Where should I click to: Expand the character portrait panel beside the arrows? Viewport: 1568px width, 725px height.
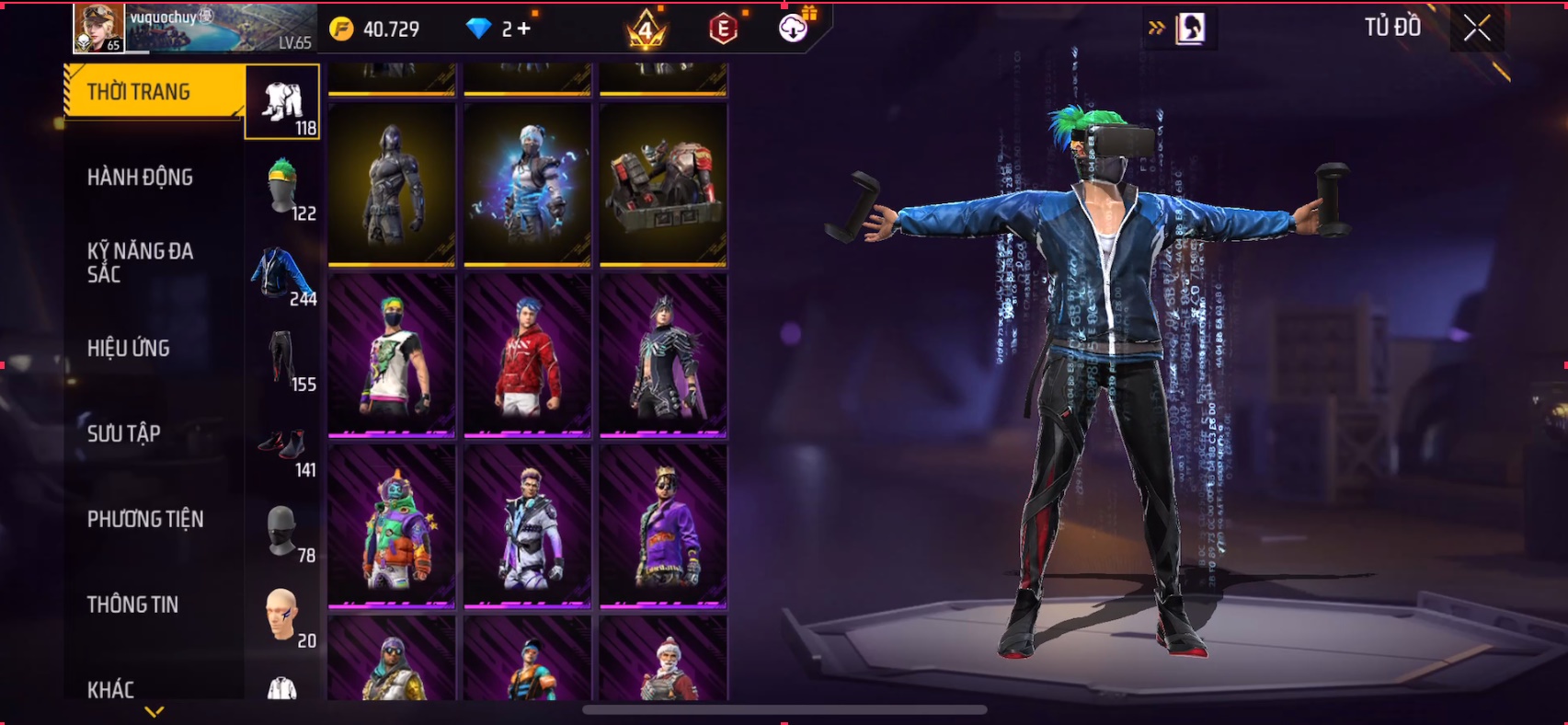coord(1190,29)
